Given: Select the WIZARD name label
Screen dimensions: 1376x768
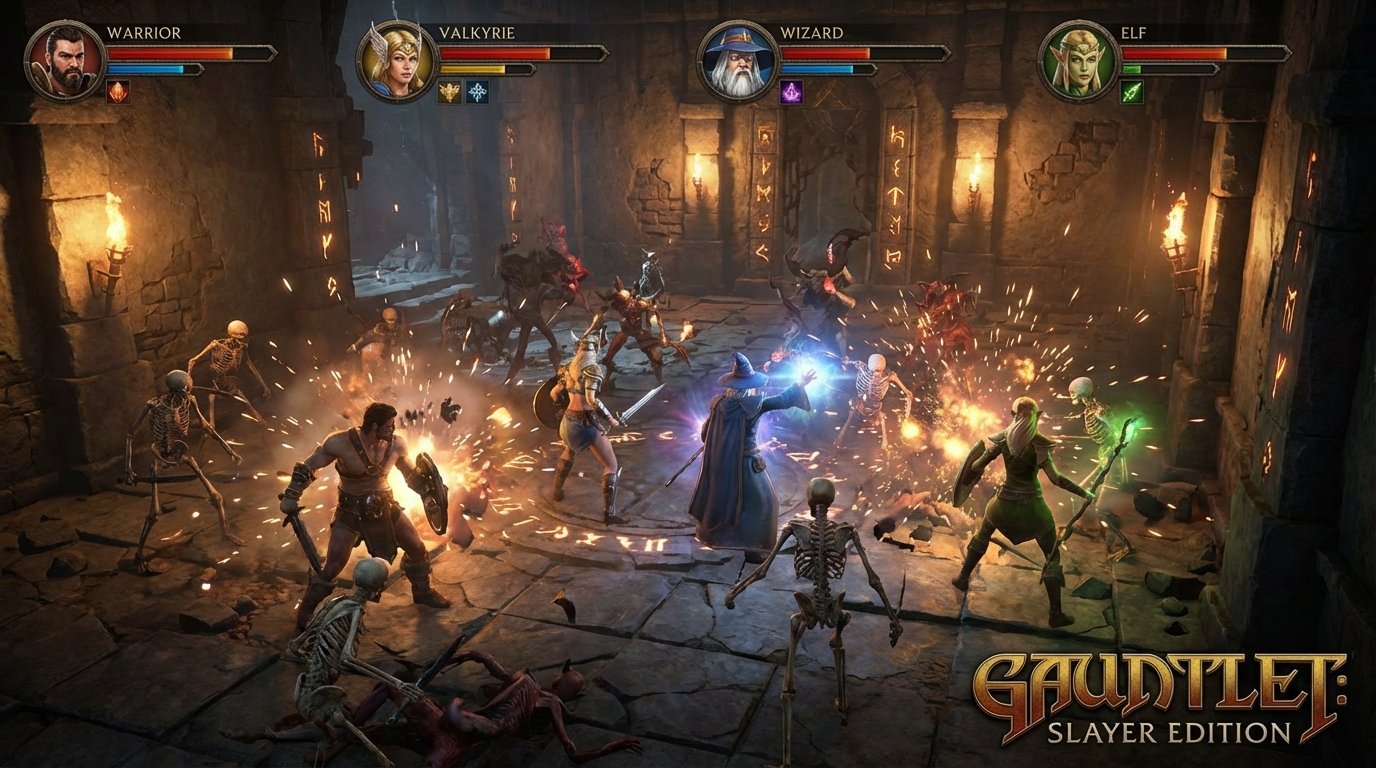Looking at the screenshot, I should 812,33.
